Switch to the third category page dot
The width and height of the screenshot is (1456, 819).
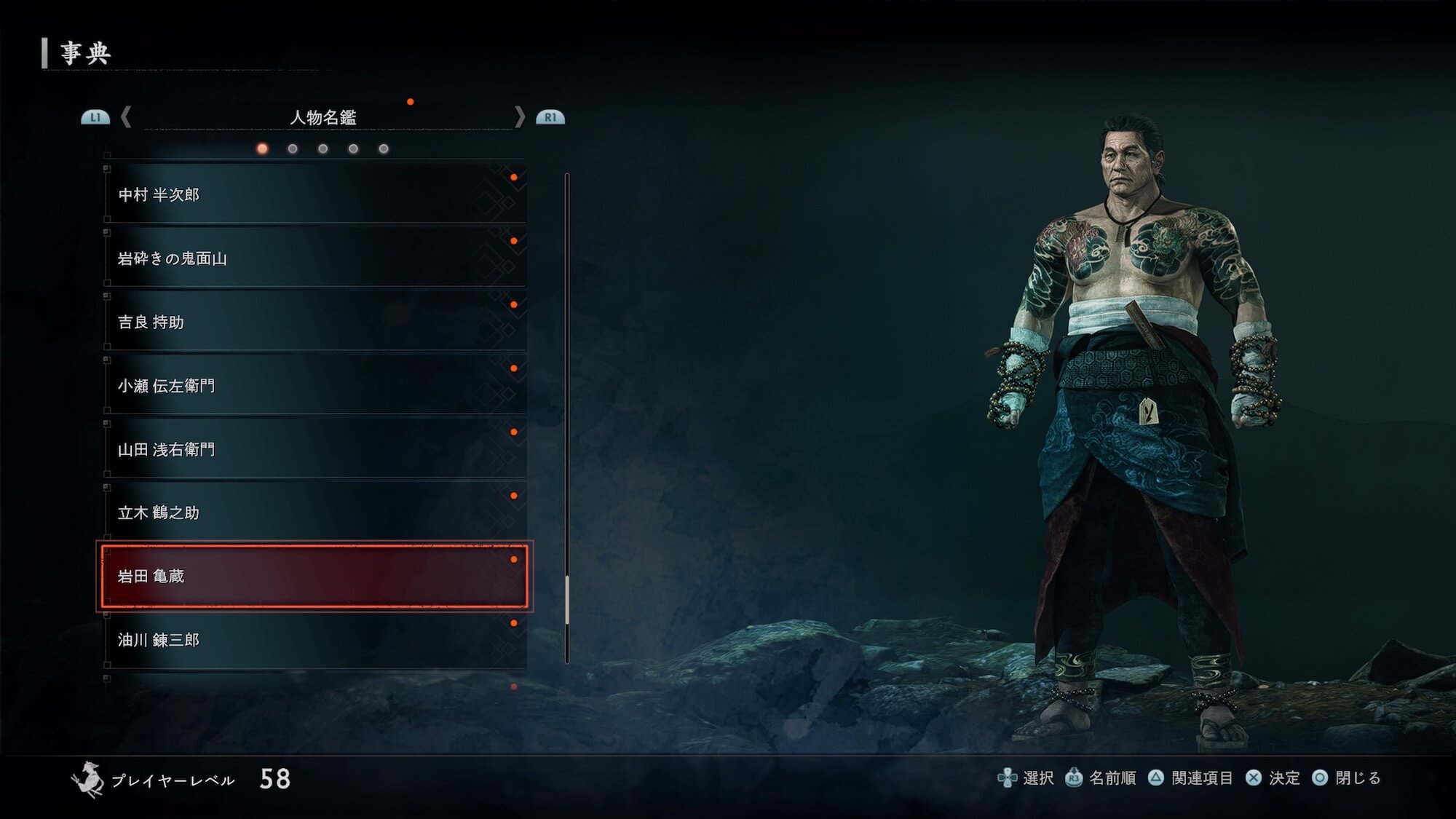(x=323, y=149)
